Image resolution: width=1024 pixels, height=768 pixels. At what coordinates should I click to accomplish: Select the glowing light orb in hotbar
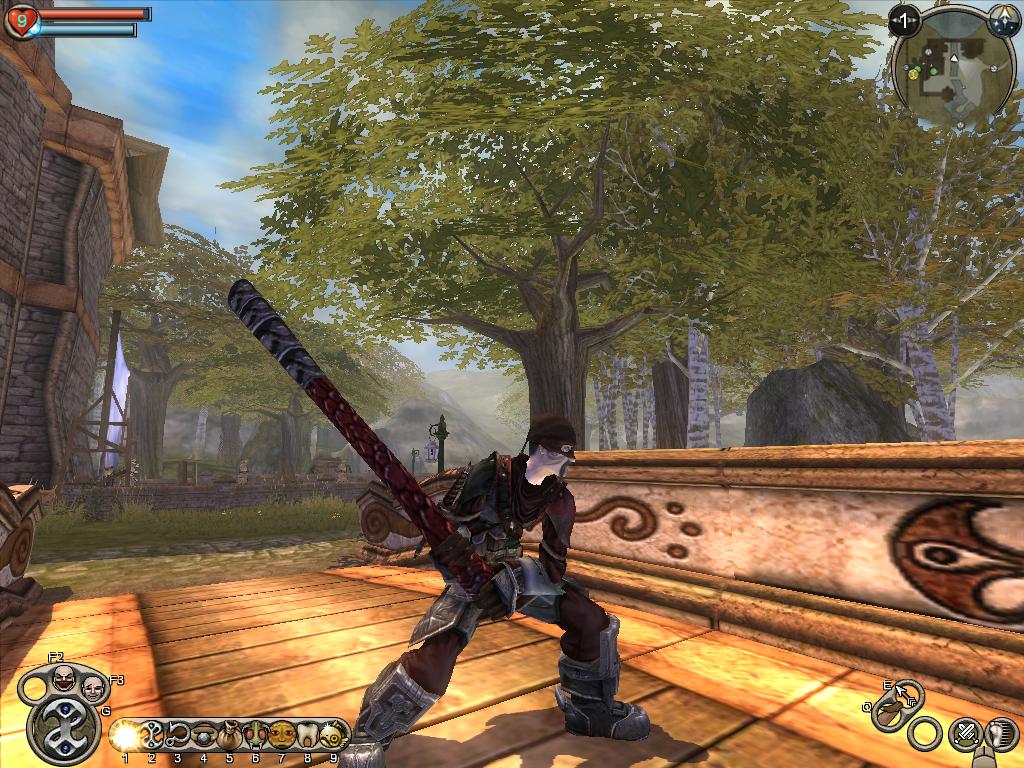point(125,736)
